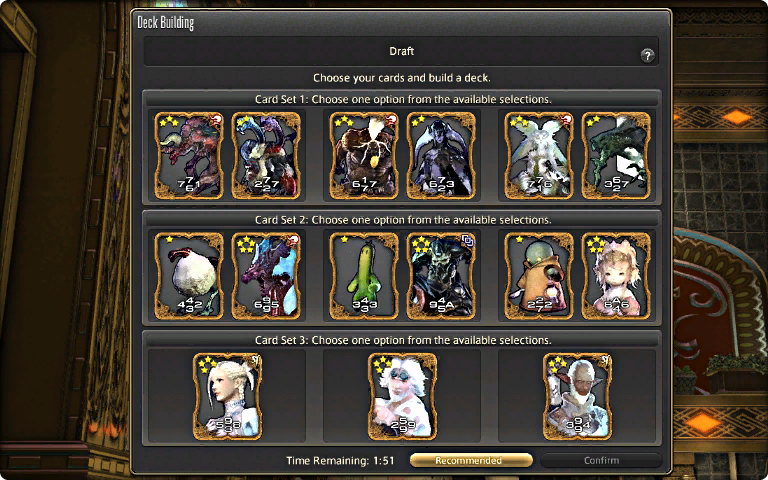Choose the purple dragon card
Viewport: 768px width, 480px height.
point(266,273)
